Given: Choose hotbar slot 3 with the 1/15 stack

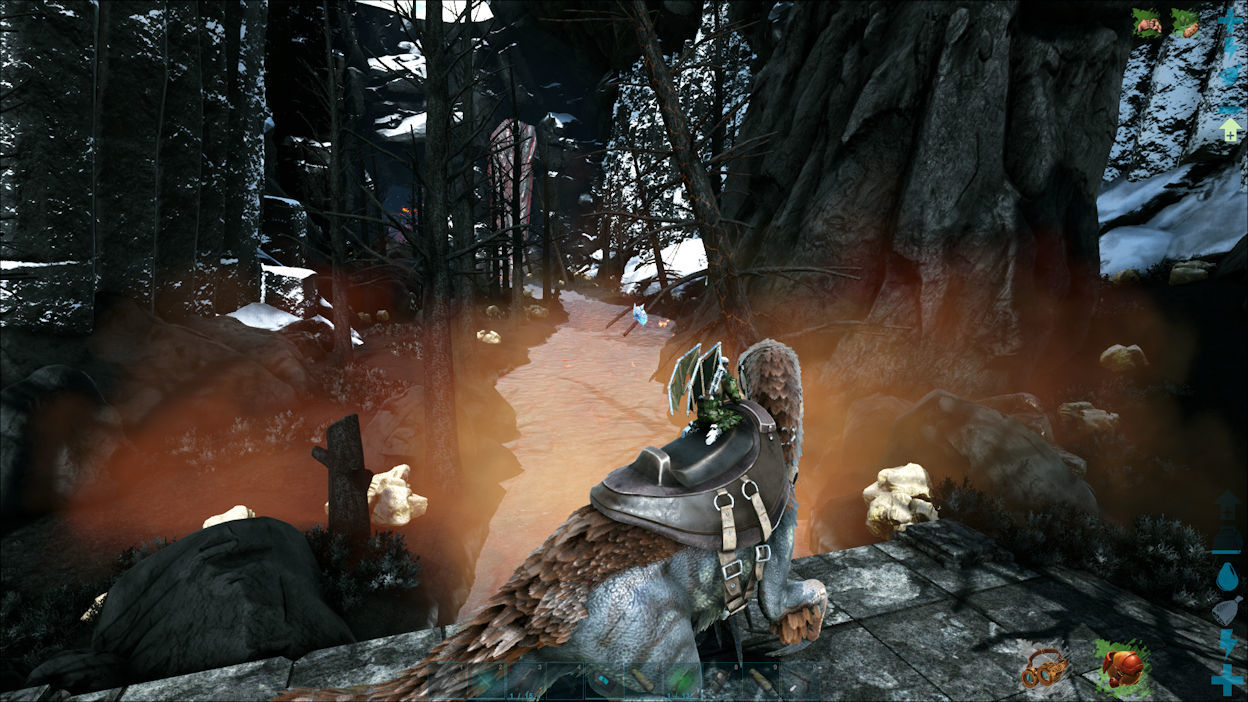Looking at the screenshot, I should coord(526,680).
